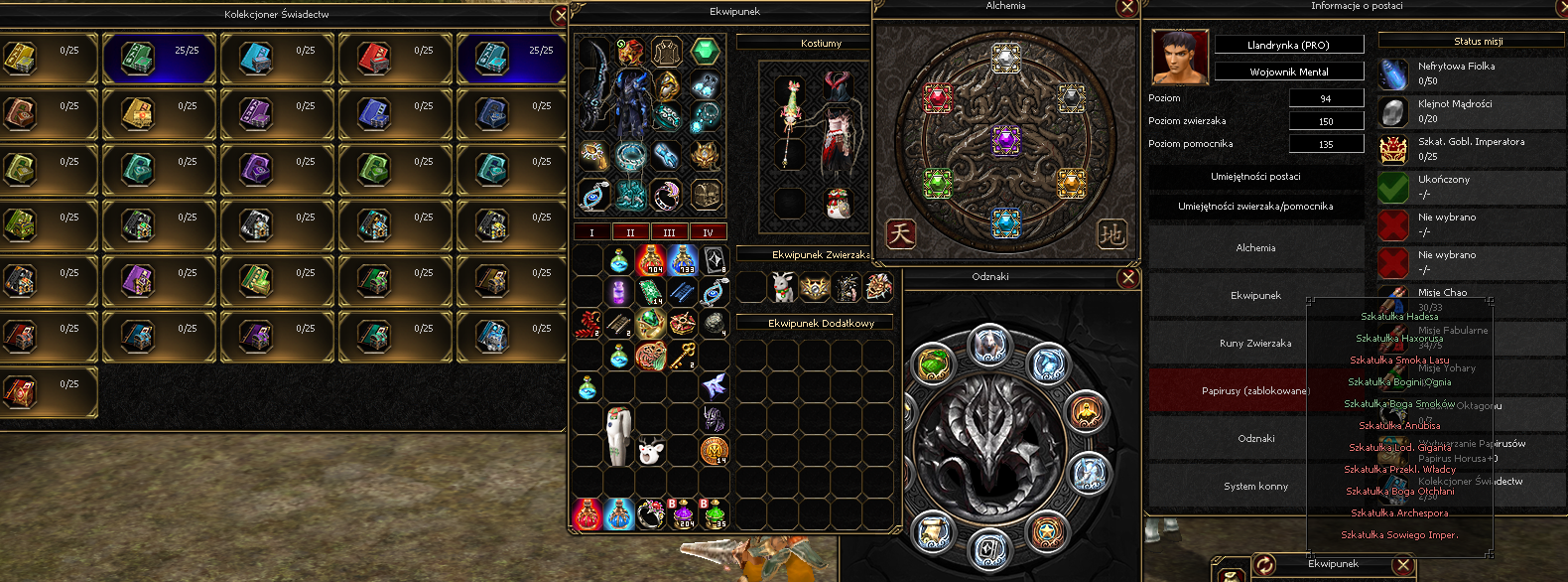
Task: Activate the 天 alchemy button
Action: coord(900,233)
